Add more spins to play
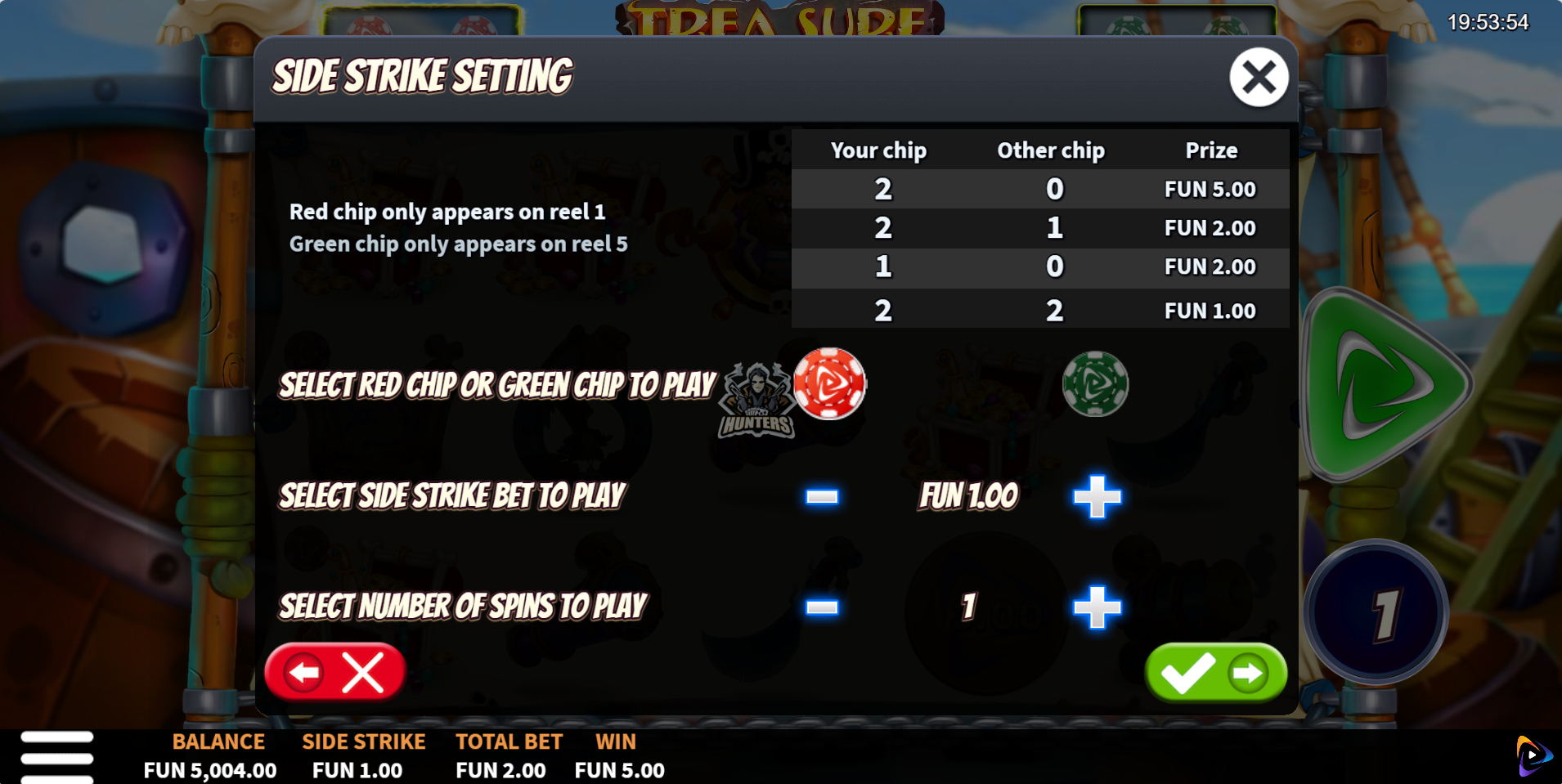Image resolution: width=1562 pixels, height=784 pixels. click(x=1097, y=607)
